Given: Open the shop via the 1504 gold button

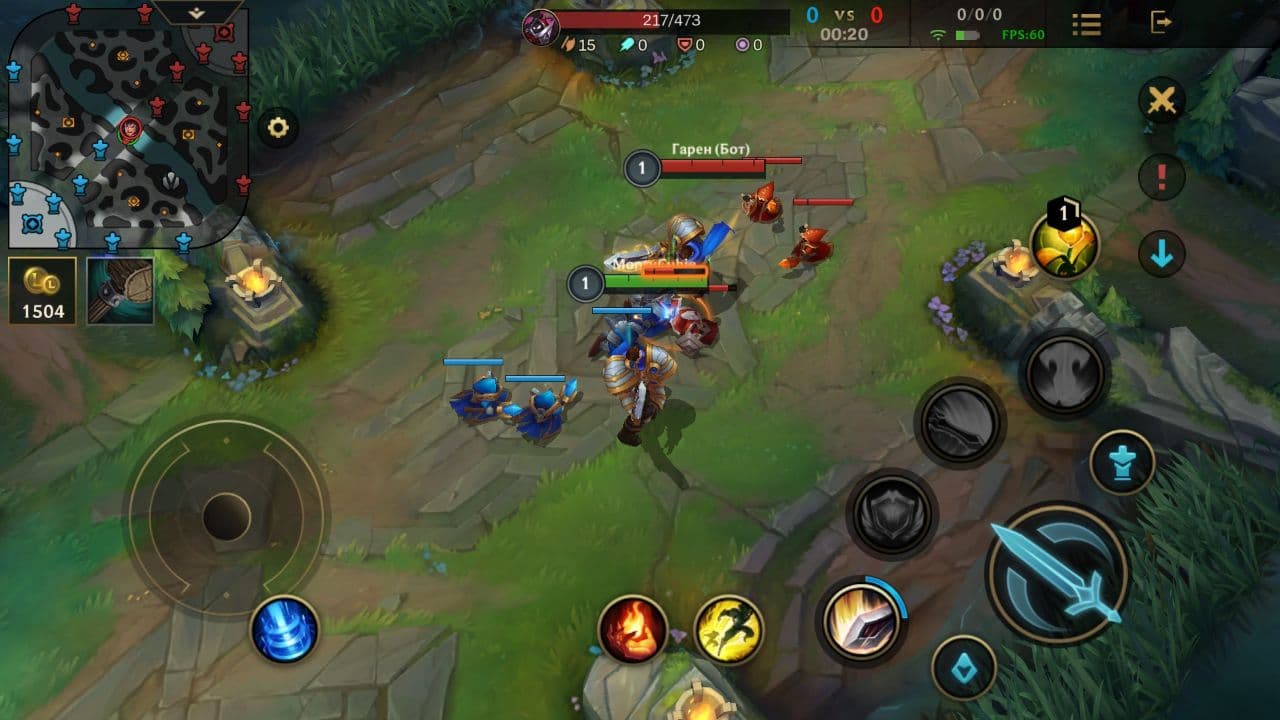Looking at the screenshot, I should (43, 291).
